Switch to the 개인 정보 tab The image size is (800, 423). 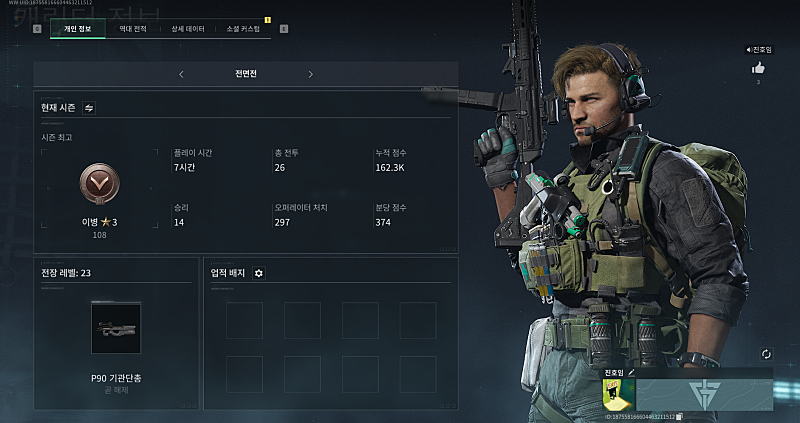coord(76,29)
